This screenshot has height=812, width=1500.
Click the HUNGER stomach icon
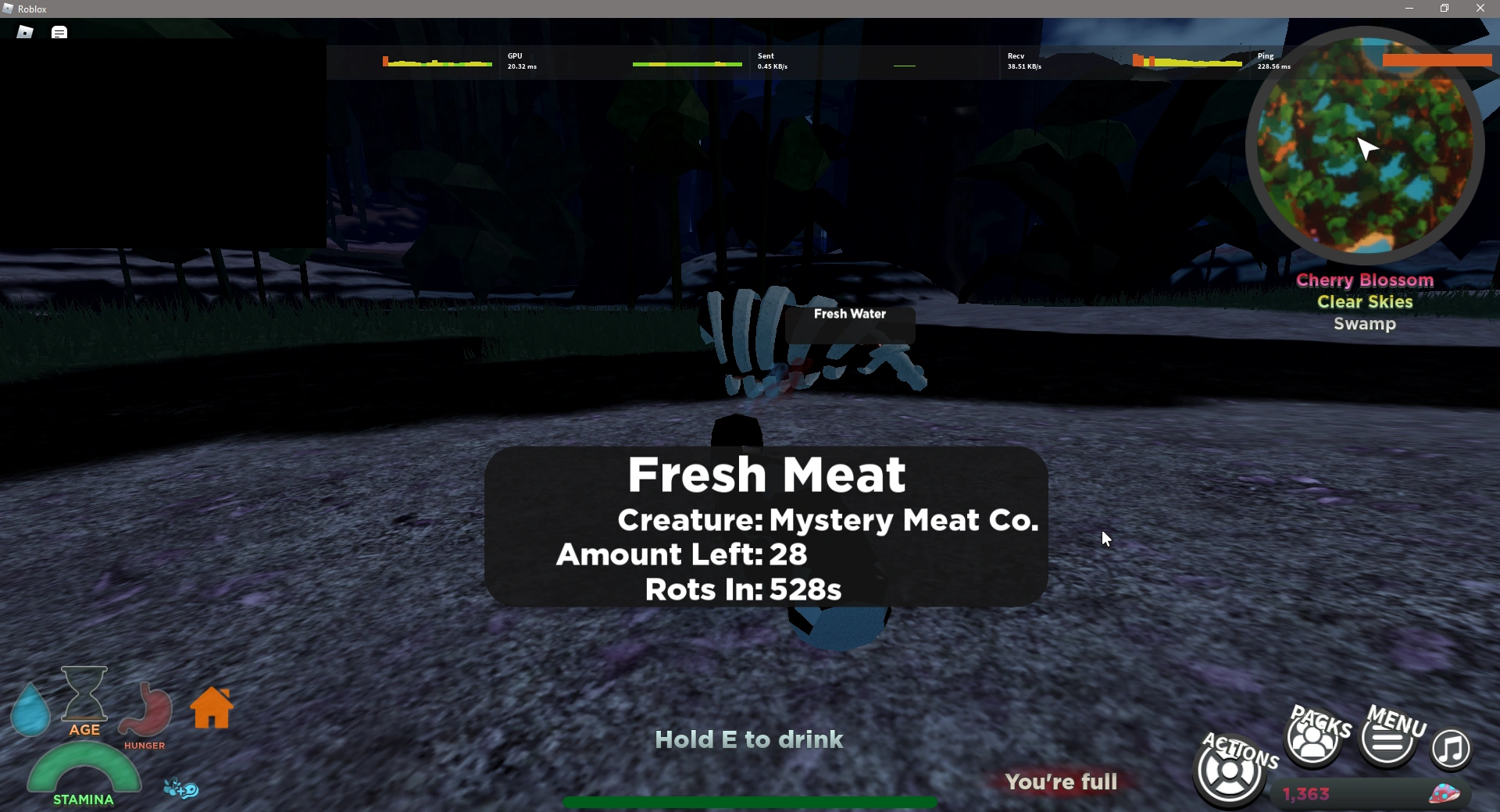click(x=145, y=710)
